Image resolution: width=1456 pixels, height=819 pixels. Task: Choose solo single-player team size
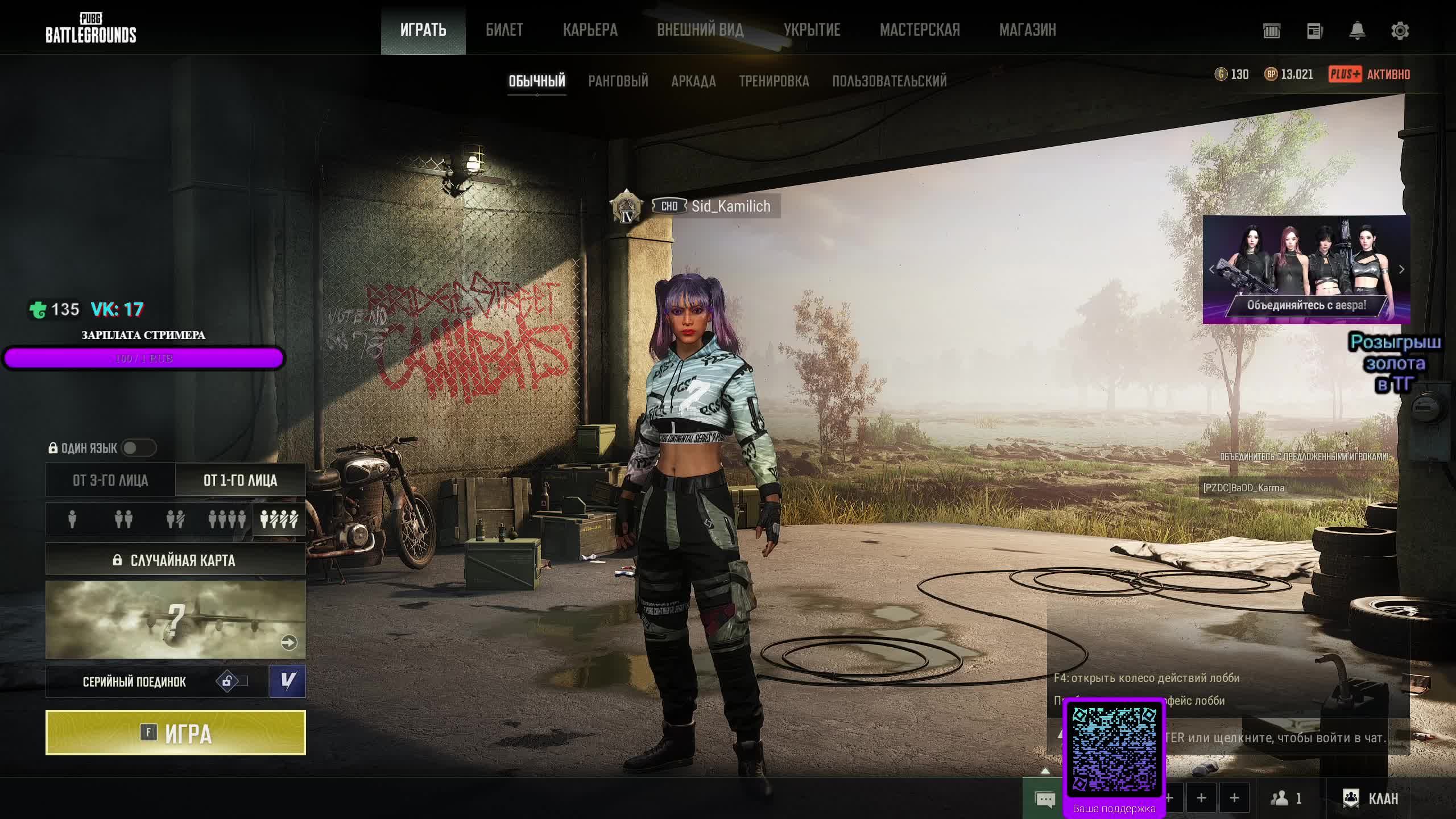72,519
